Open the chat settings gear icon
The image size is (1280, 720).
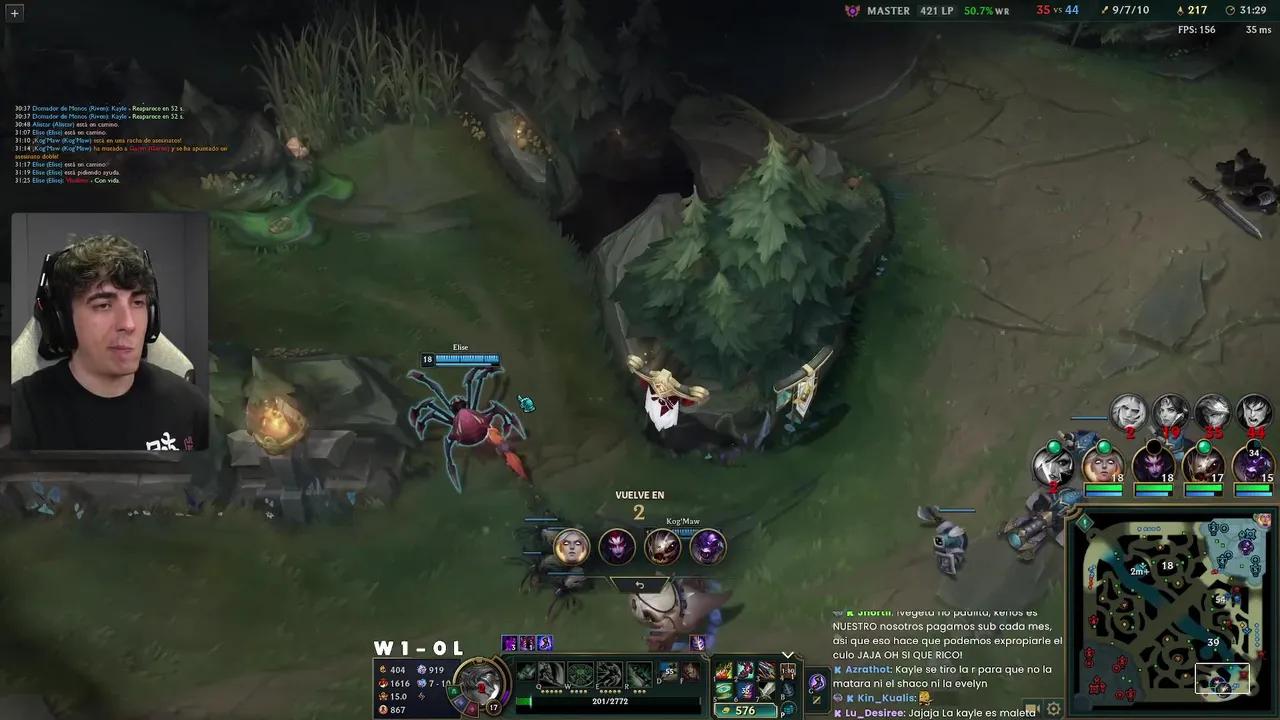pyautogui.click(x=1053, y=709)
